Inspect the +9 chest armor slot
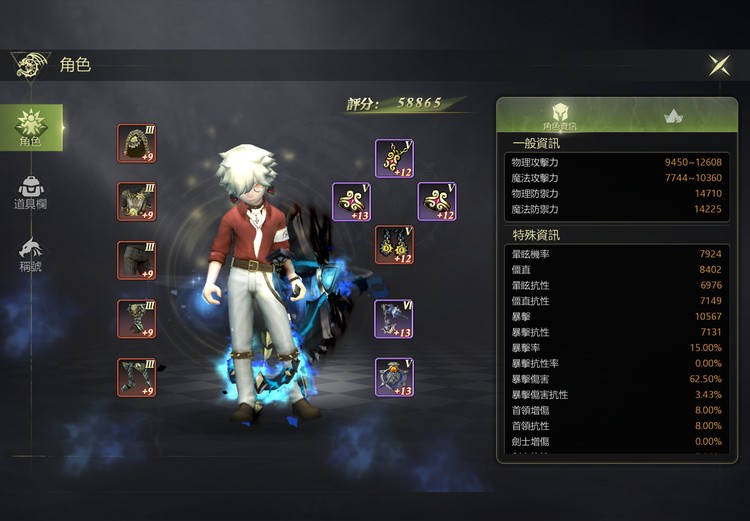This screenshot has width=750, height=521. coord(136,202)
